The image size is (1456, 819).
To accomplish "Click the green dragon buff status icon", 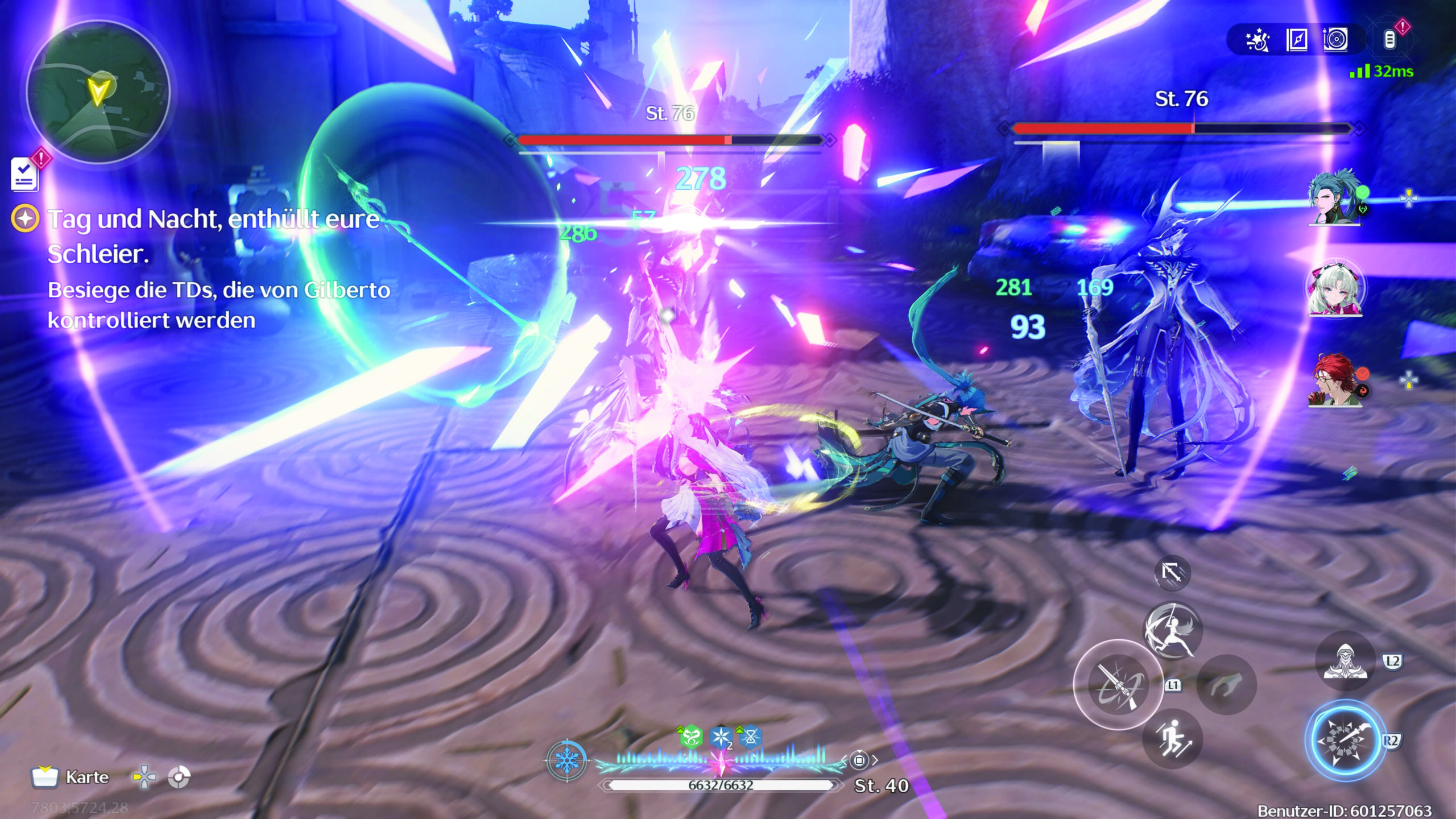I will [690, 738].
